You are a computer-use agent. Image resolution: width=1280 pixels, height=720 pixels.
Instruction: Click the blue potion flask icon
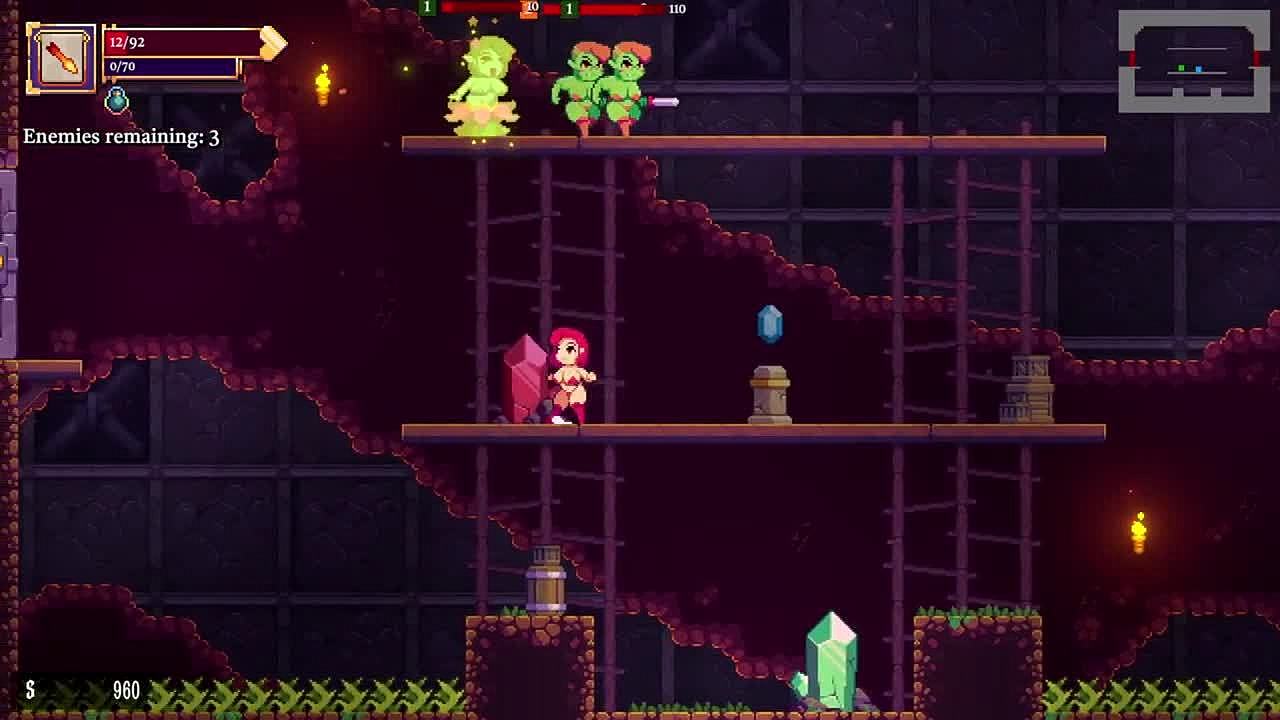(x=117, y=99)
